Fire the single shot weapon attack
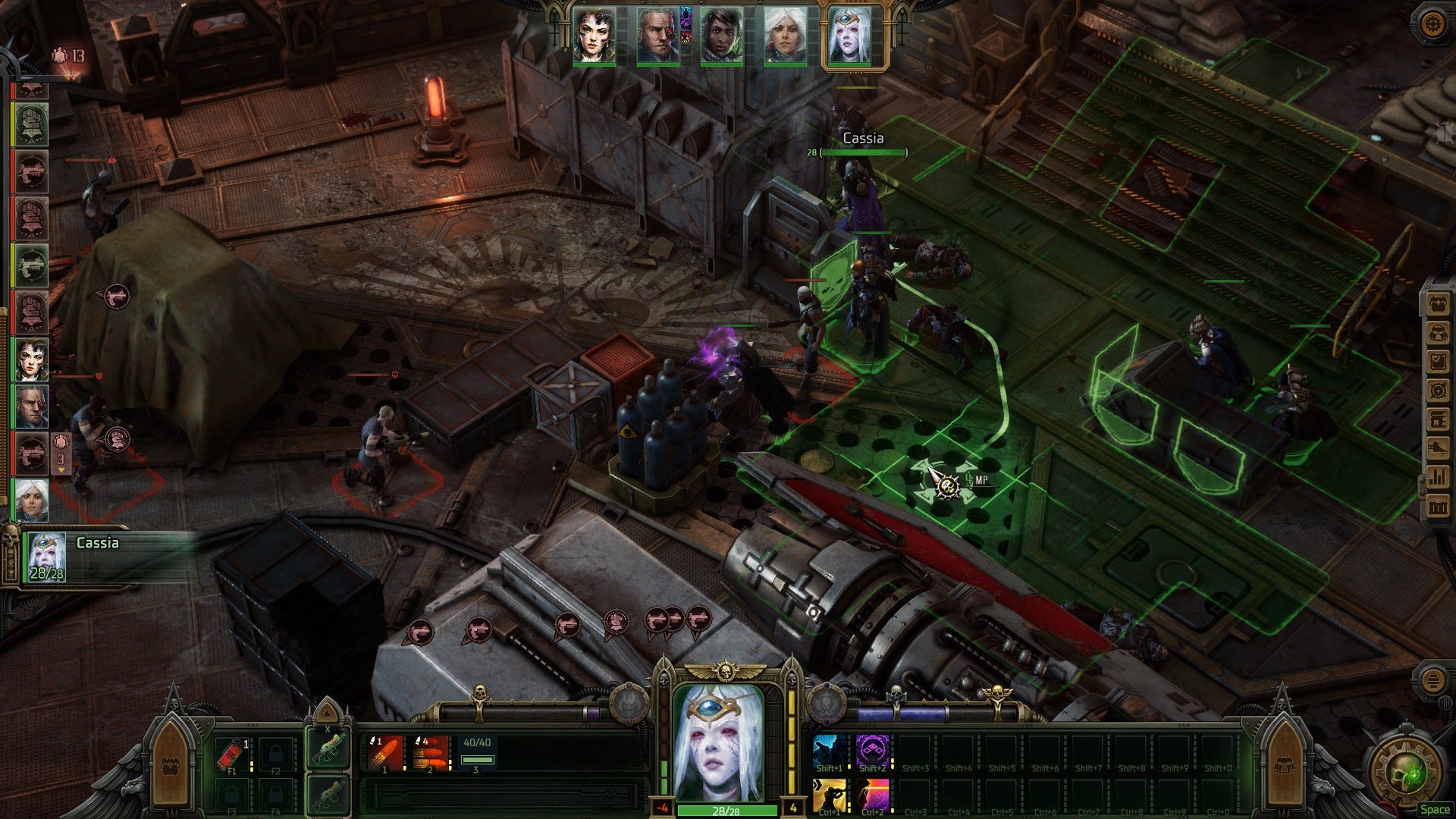 click(385, 753)
